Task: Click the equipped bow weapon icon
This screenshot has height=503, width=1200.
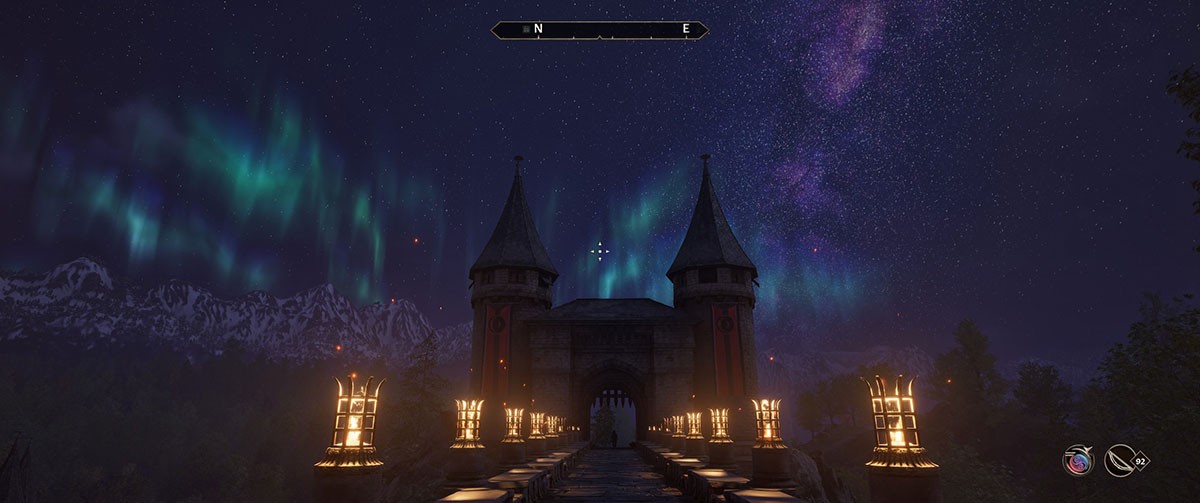Action: click(1121, 460)
